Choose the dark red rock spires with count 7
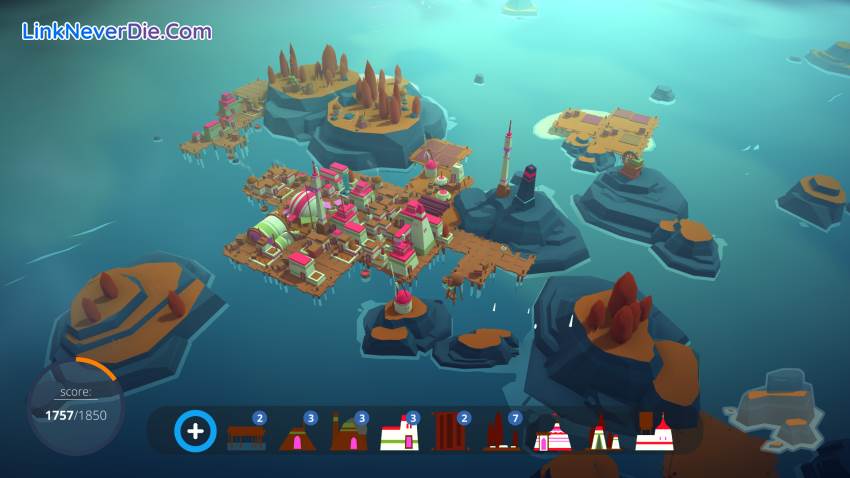Viewport: 850px width, 478px height. pyautogui.click(x=500, y=434)
